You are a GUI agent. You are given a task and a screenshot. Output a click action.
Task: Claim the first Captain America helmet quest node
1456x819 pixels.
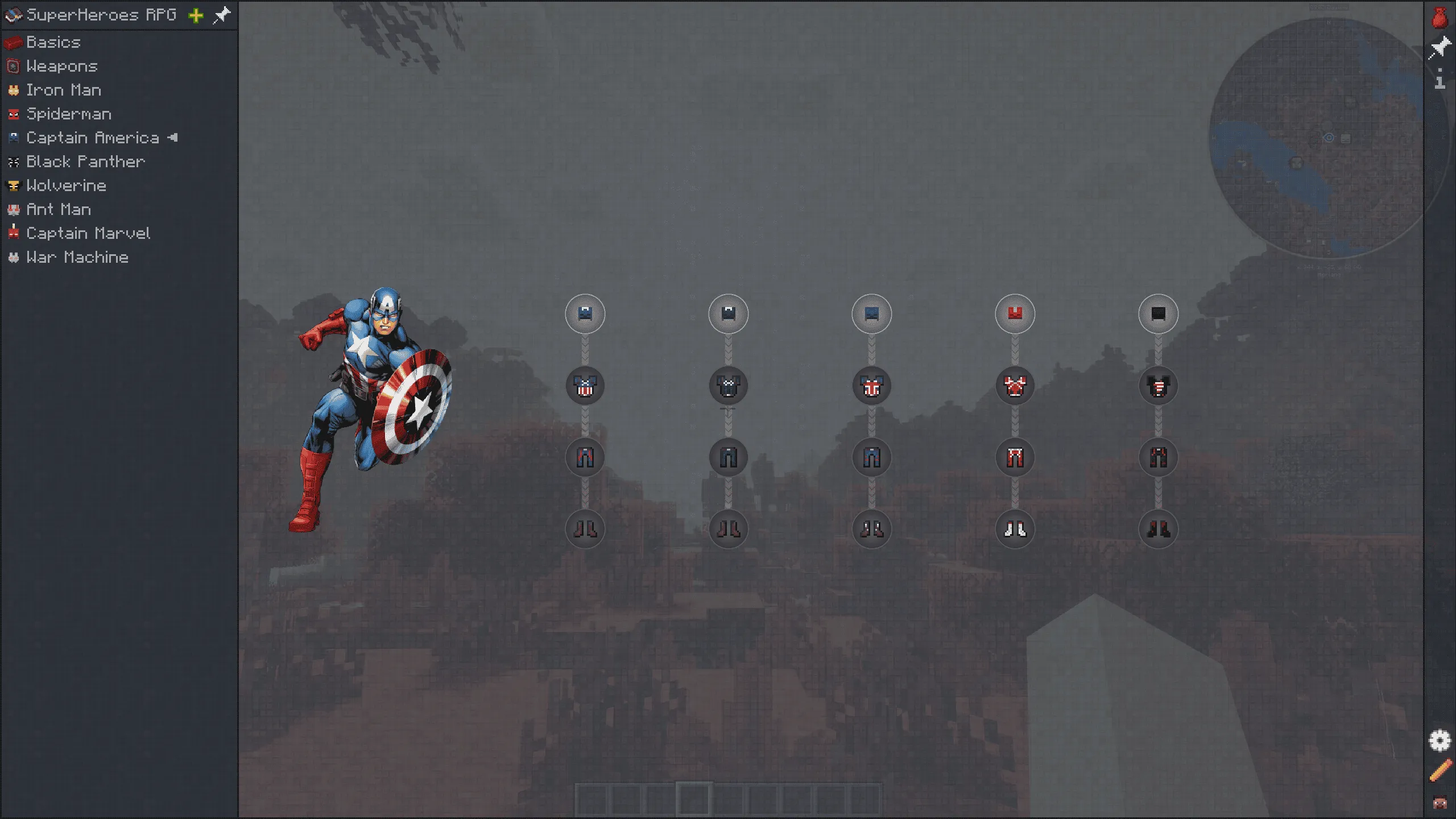click(585, 313)
